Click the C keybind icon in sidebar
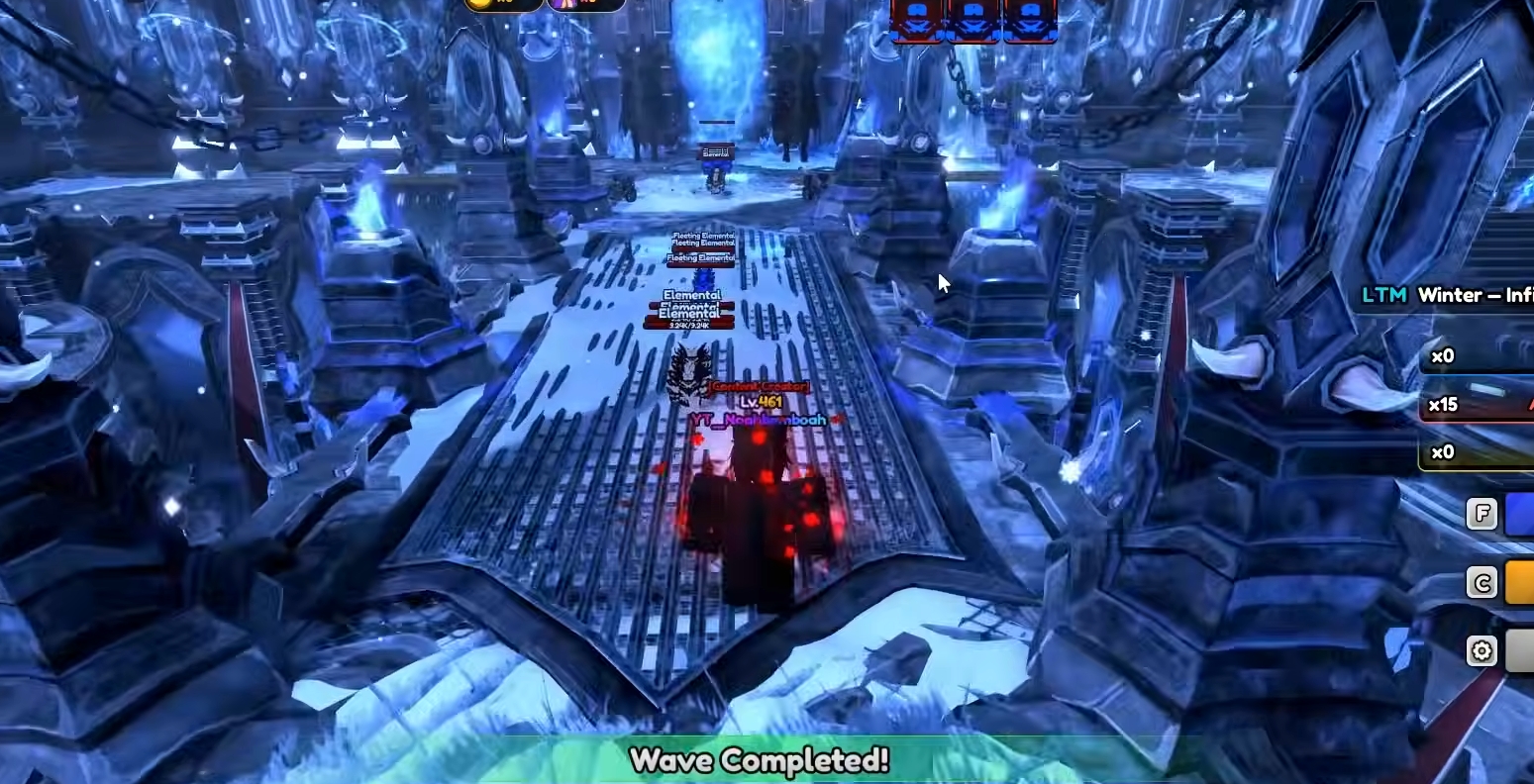Image resolution: width=1534 pixels, height=784 pixels. [1481, 582]
